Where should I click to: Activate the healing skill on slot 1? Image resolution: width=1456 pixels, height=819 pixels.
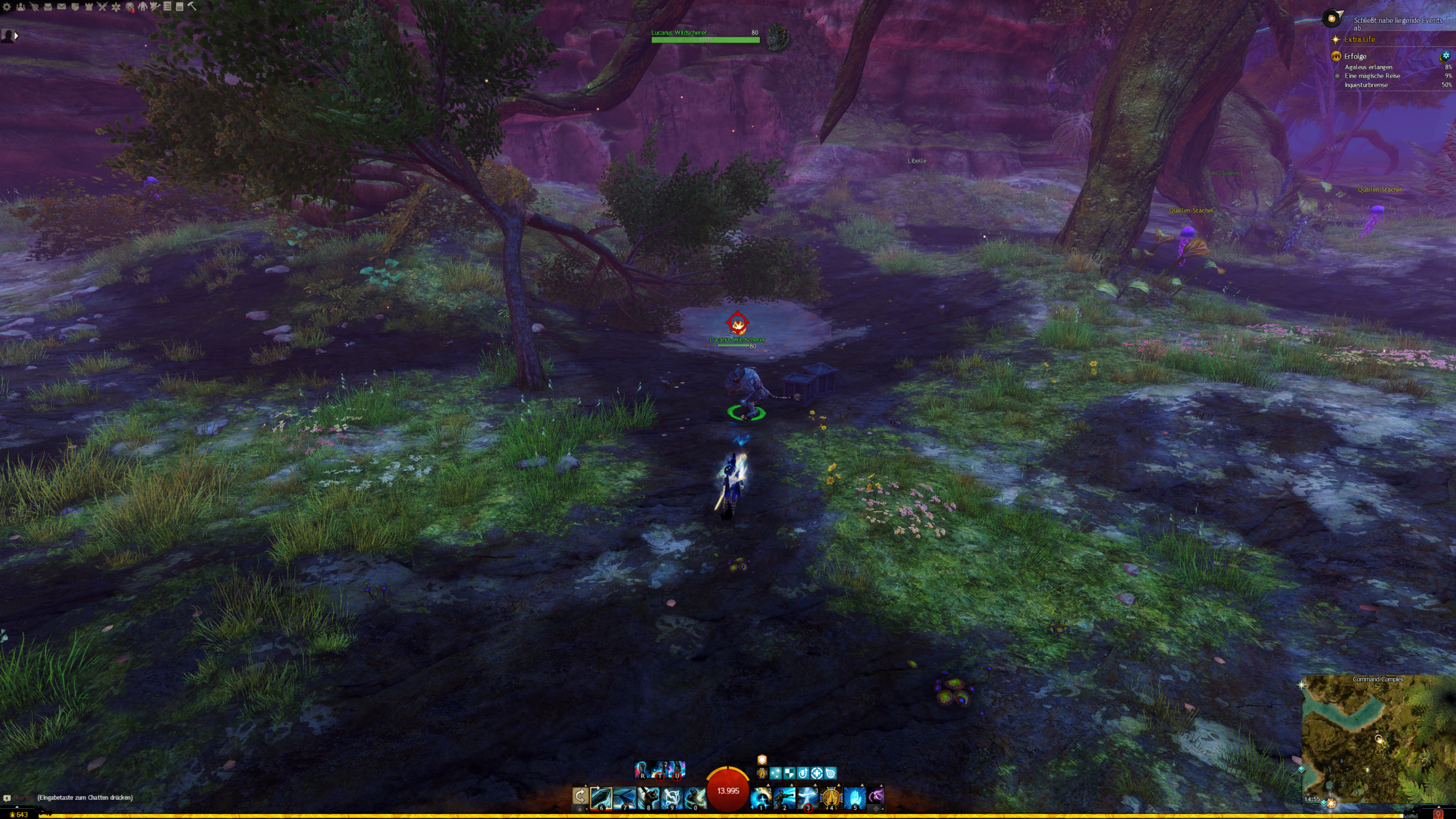761,798
